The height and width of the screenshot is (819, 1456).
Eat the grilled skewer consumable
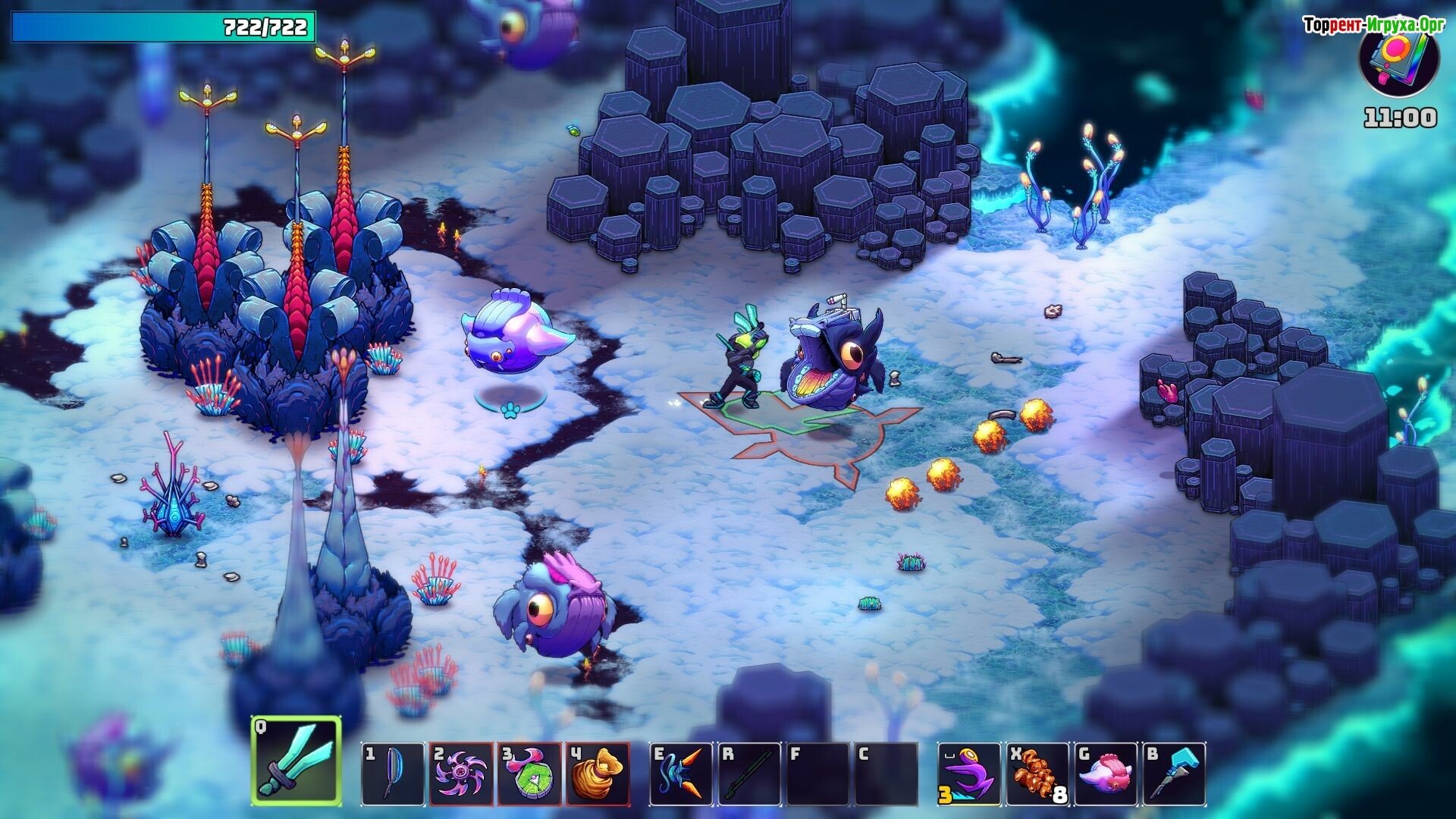tap(1037, 773)
